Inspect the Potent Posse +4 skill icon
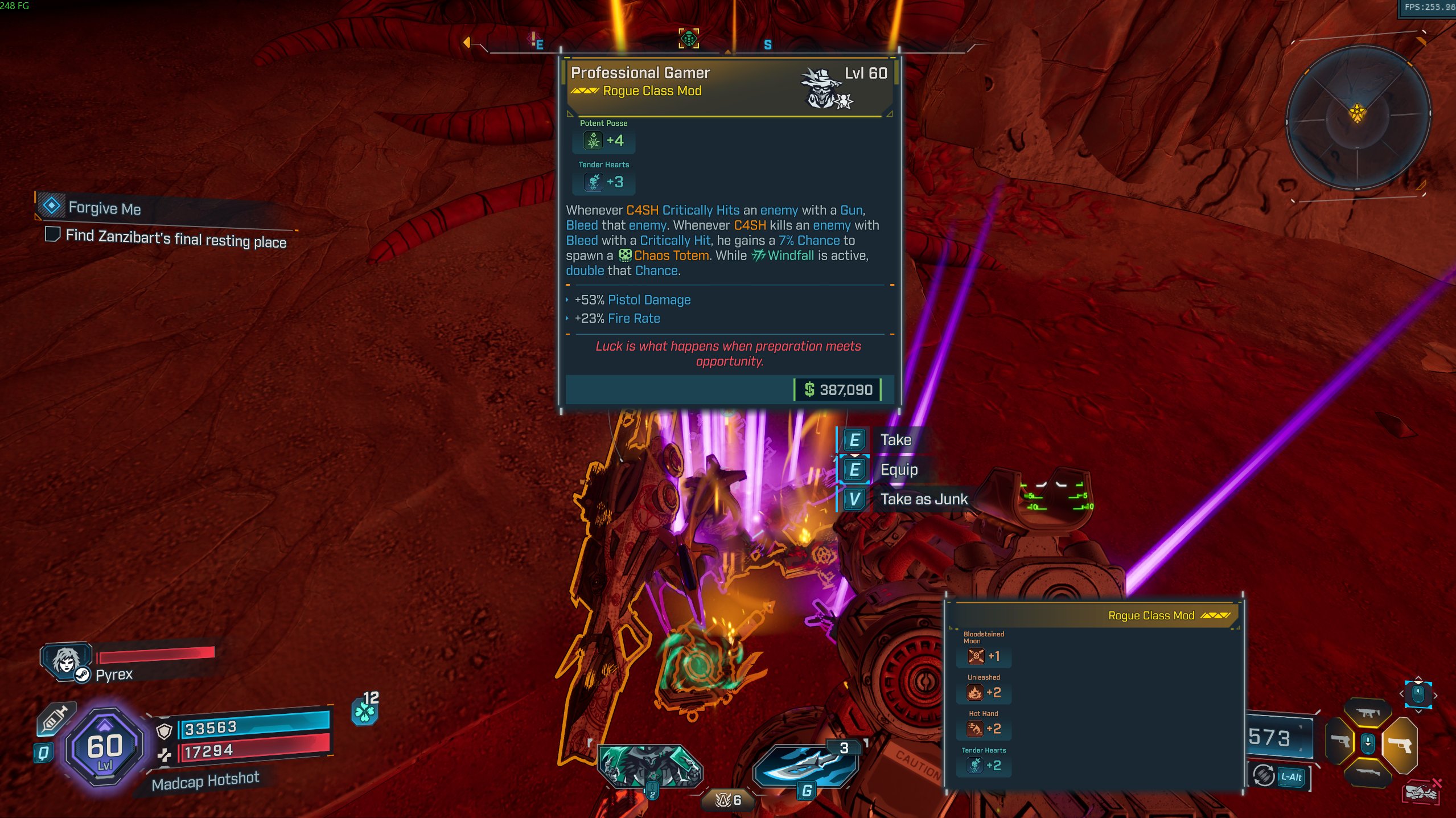Screen dimensions: 1456x818 [593, 141]
